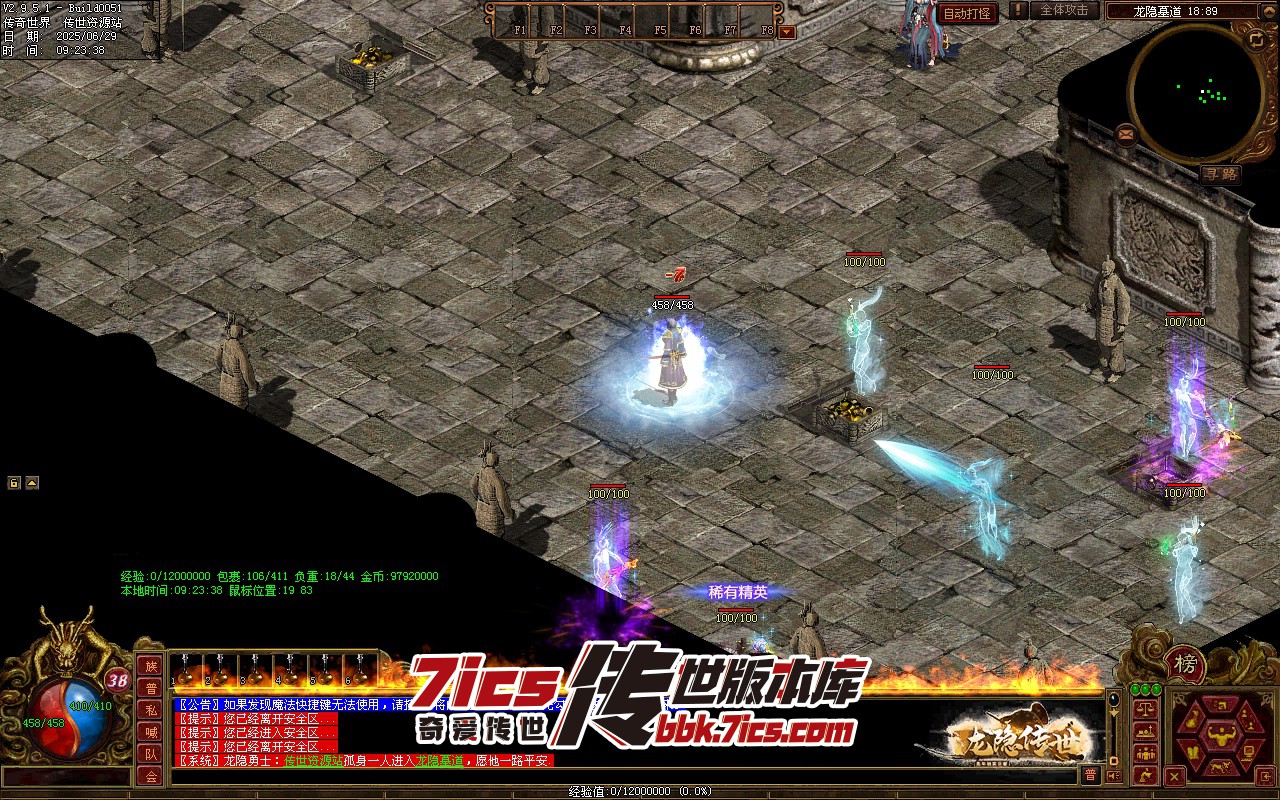1280x800 pixels.
Task: Open the group of three people icon
Action: [1145, 754]
